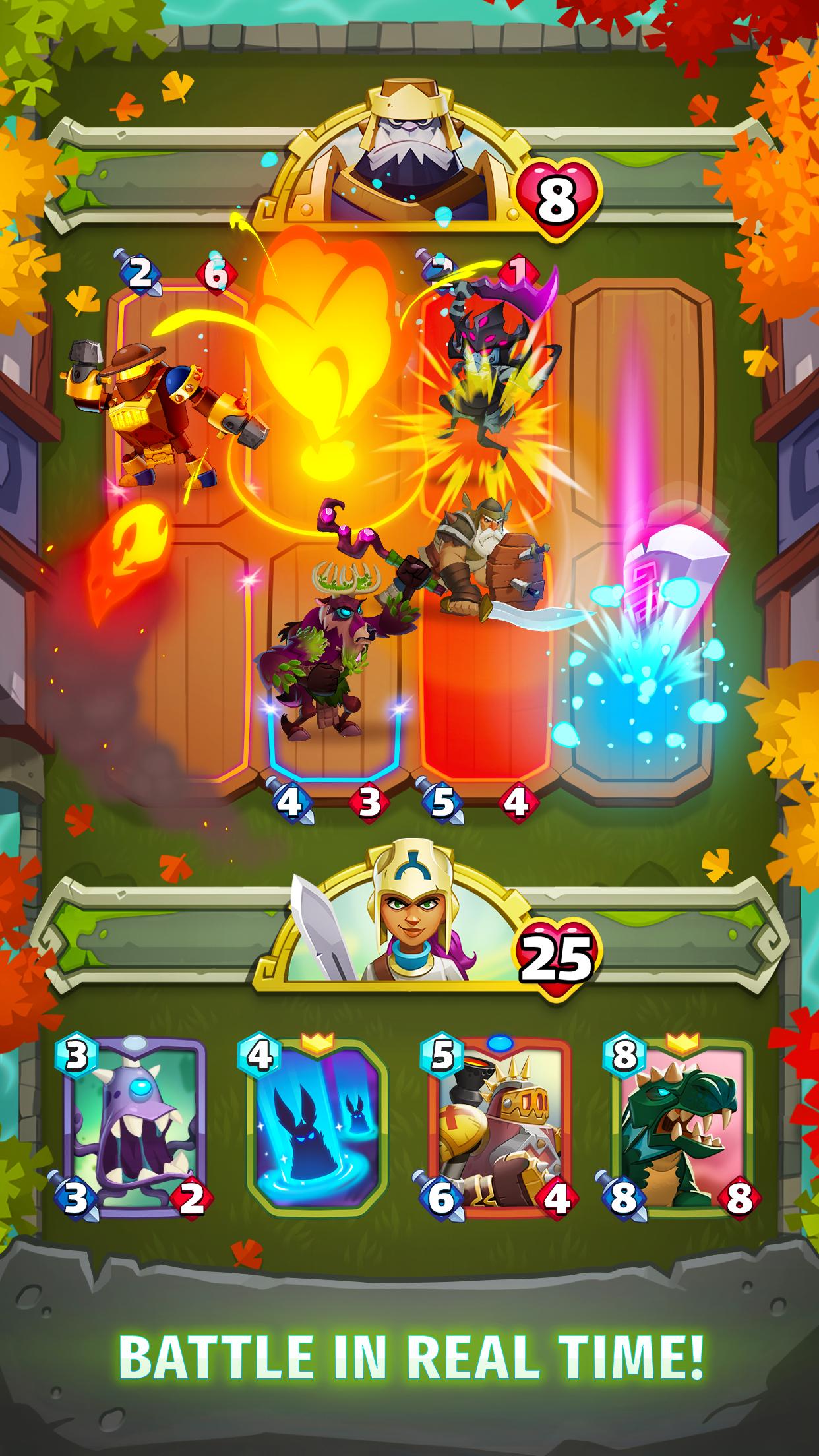This screenshot has height=1456, width=819.
Task: Select the purple one-eyed monster card
Action: point(135,1129)
